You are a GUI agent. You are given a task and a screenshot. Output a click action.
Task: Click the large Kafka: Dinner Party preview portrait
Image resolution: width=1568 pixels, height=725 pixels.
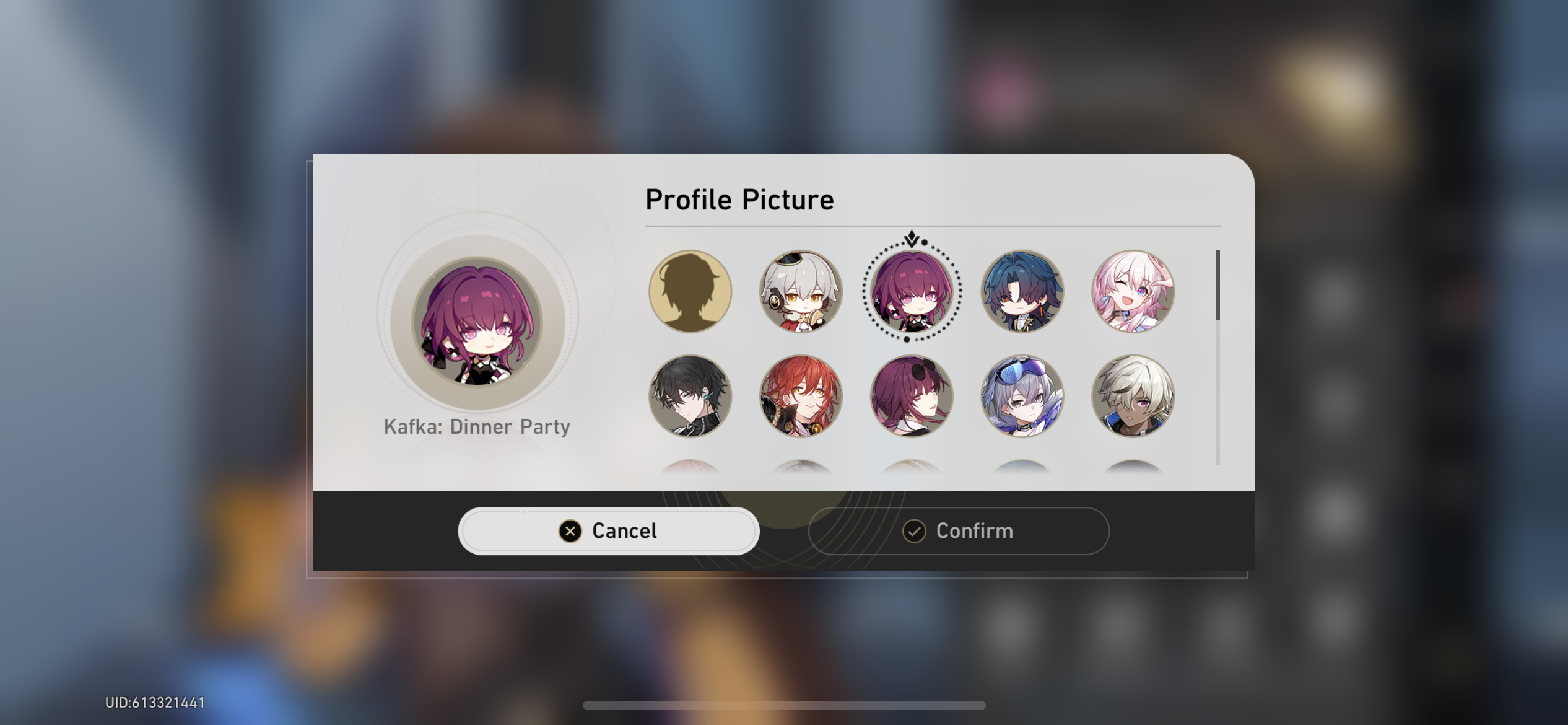tap(477, 322)
